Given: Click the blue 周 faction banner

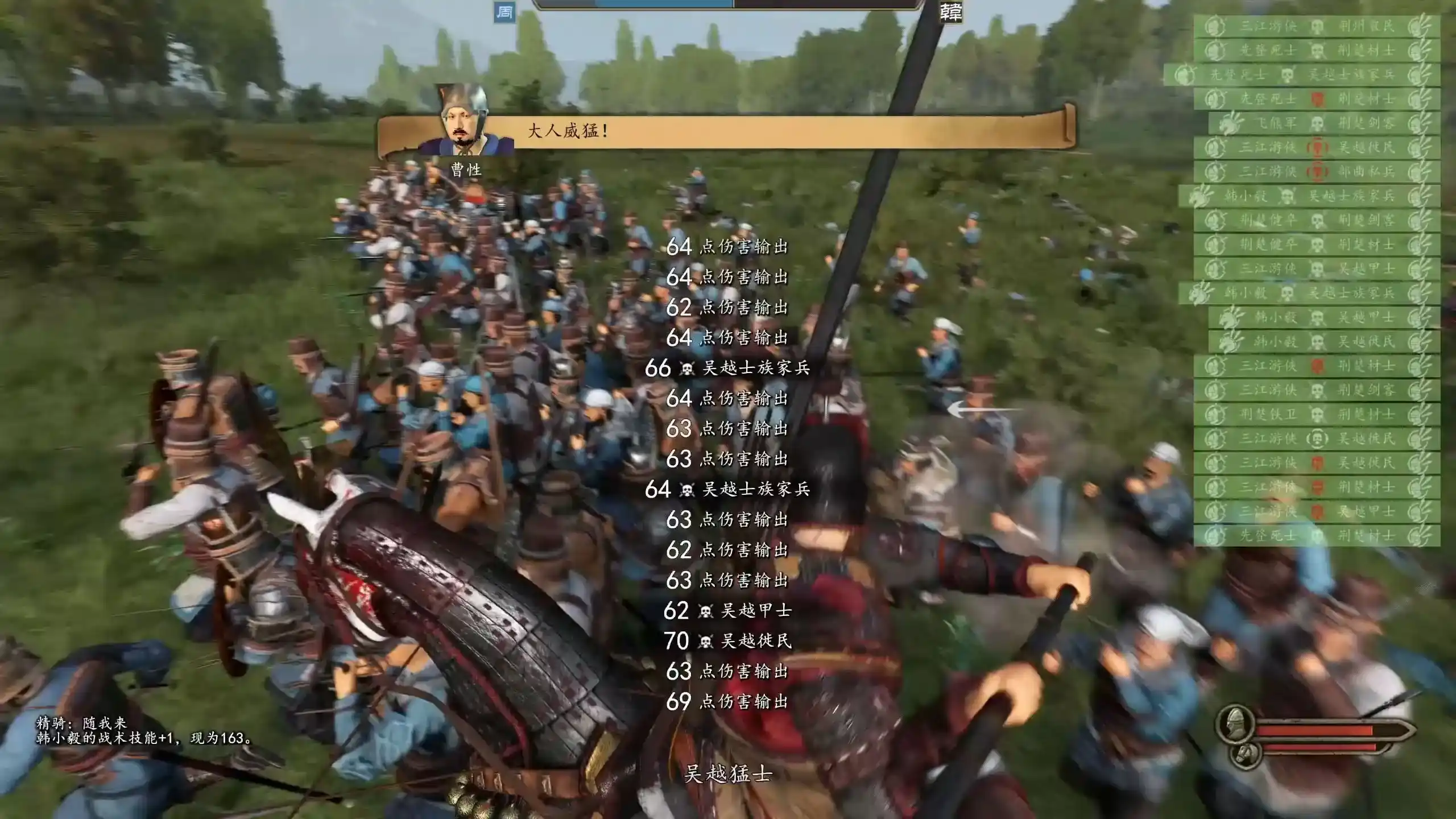Looking at the screenshot, I should (504, 13).
